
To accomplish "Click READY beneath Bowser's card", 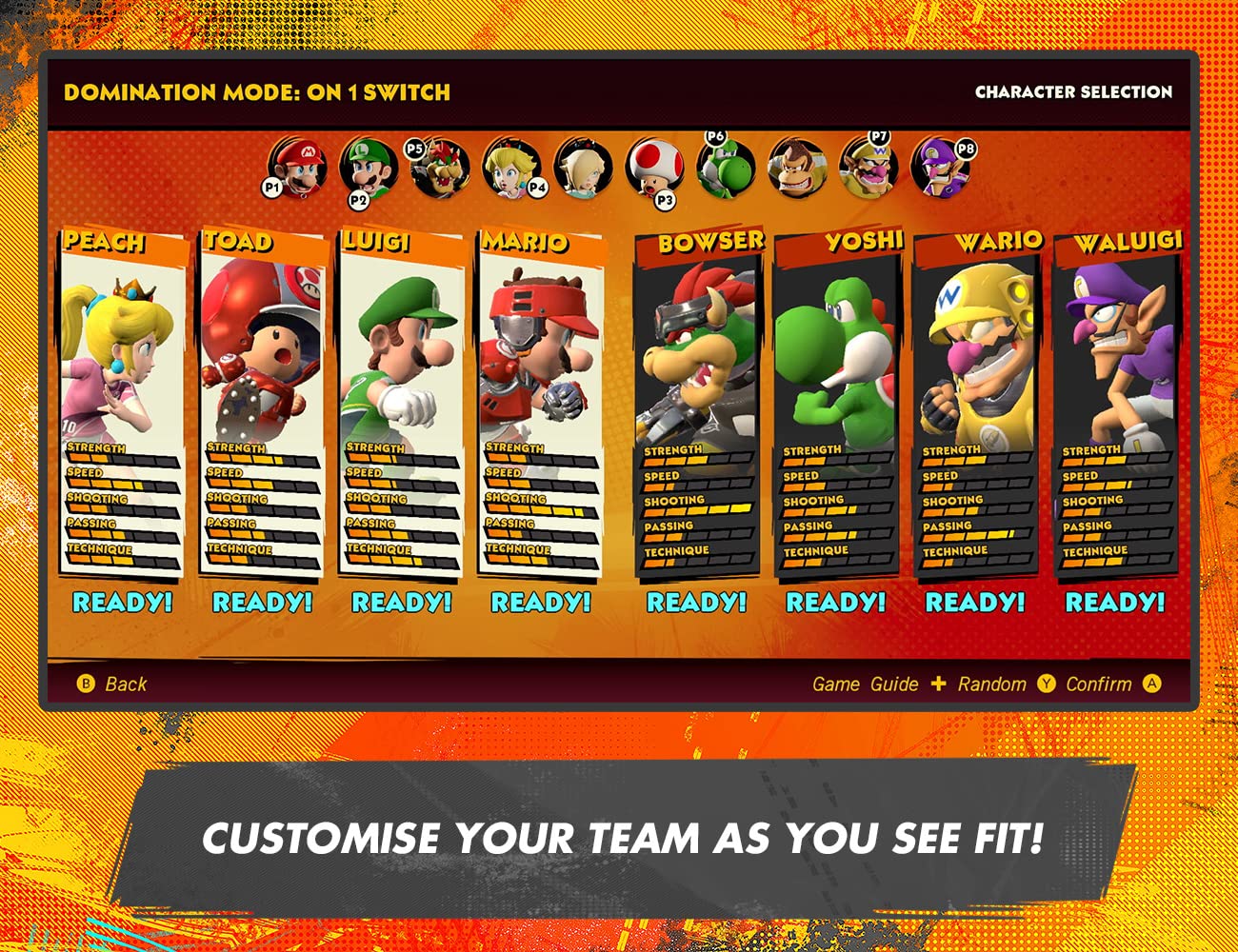I will coord(696,601).
